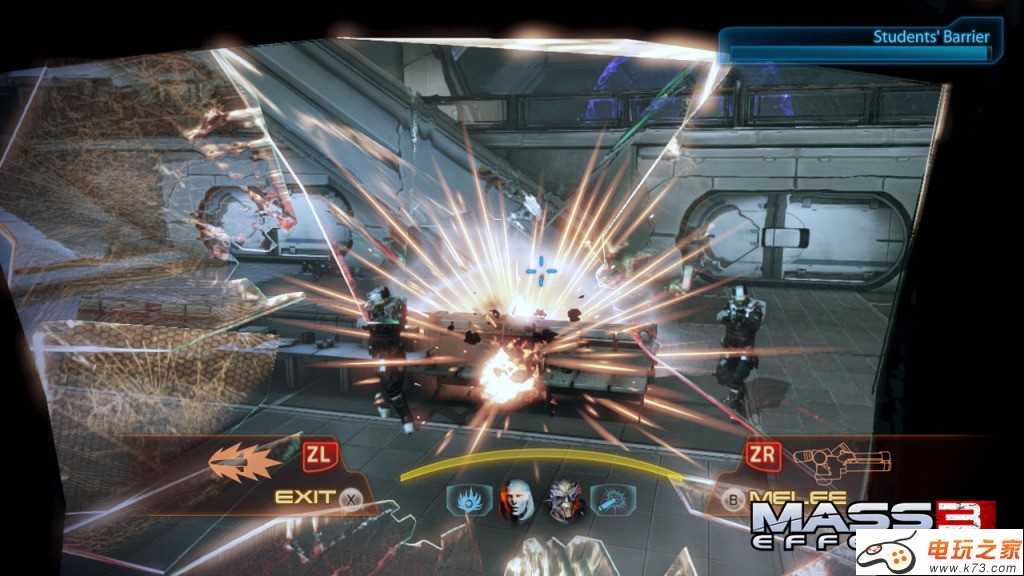Select the human squadmate portrait
This screenshot has width=1024, height=576.
click(x=517, y=497)
